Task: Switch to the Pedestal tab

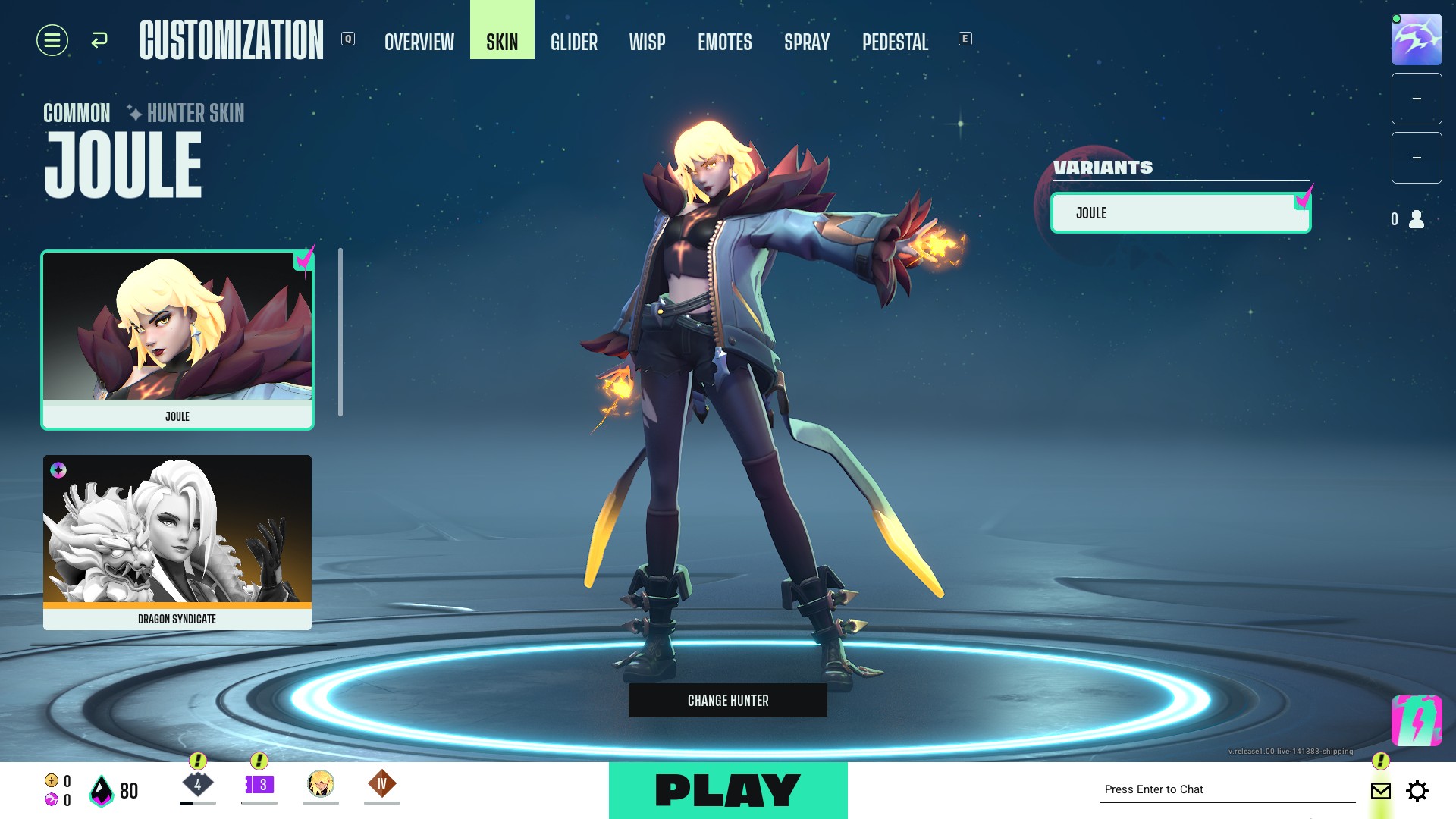Action: point(895,42)
